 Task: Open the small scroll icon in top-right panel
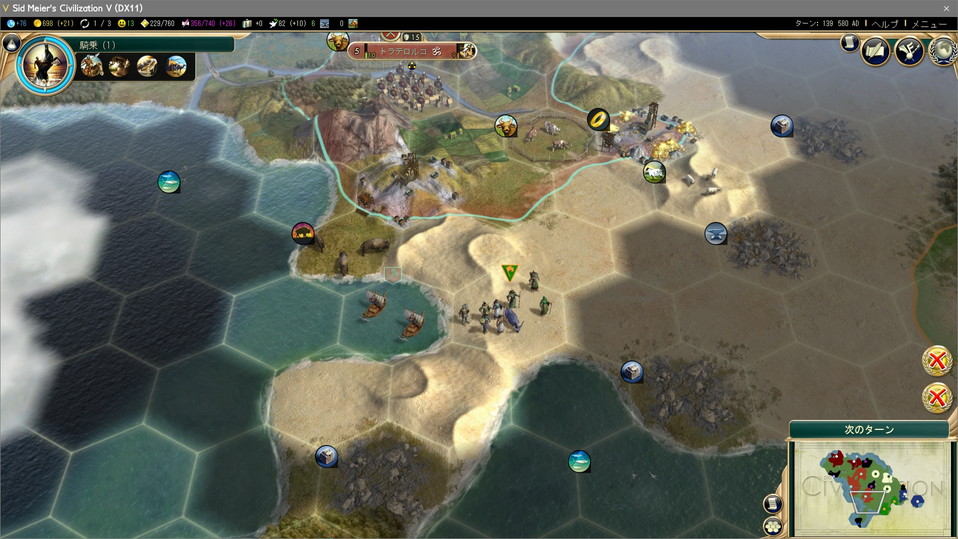click(x=850, y=44)
